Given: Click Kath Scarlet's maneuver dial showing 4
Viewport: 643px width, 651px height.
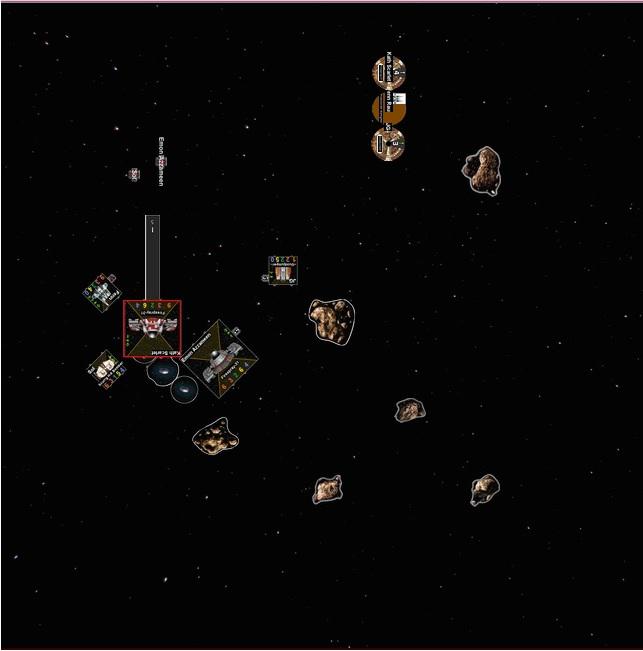Looking at the screenshot, I should [x=388, y=73].
